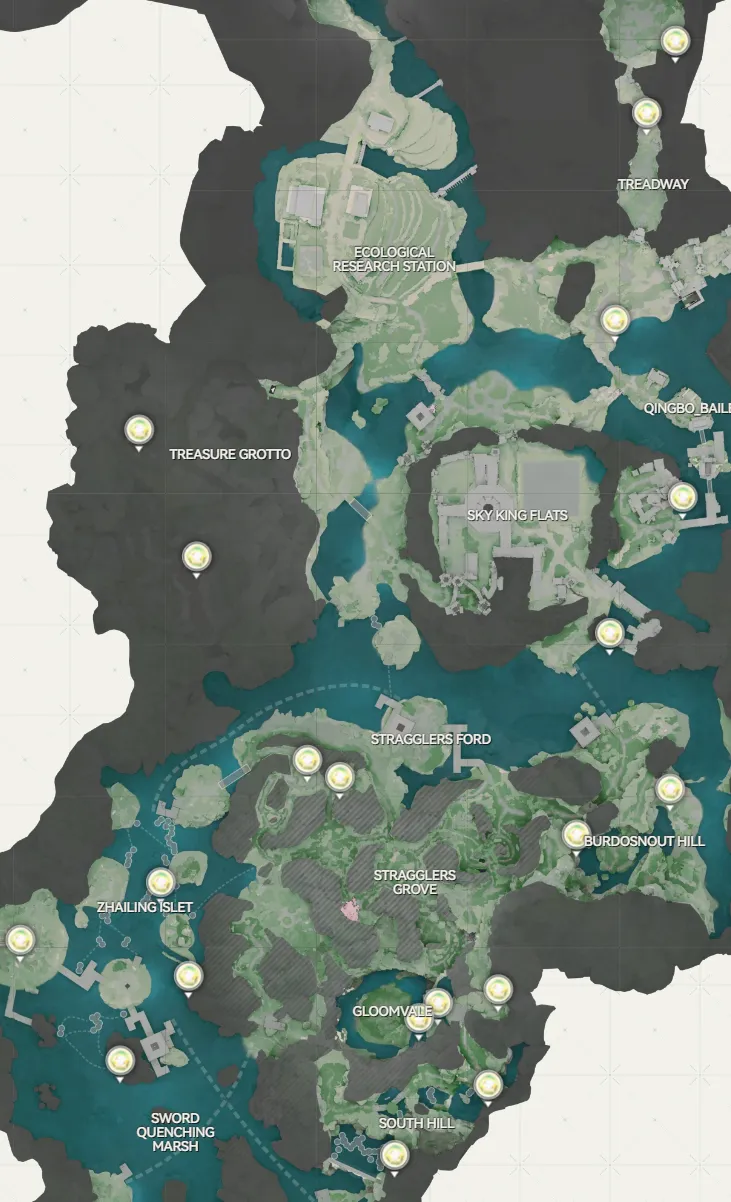Open the marker just above Zhailing Islet label
This screenshot has height=1202, width=731.
click(x=161, y=883)
